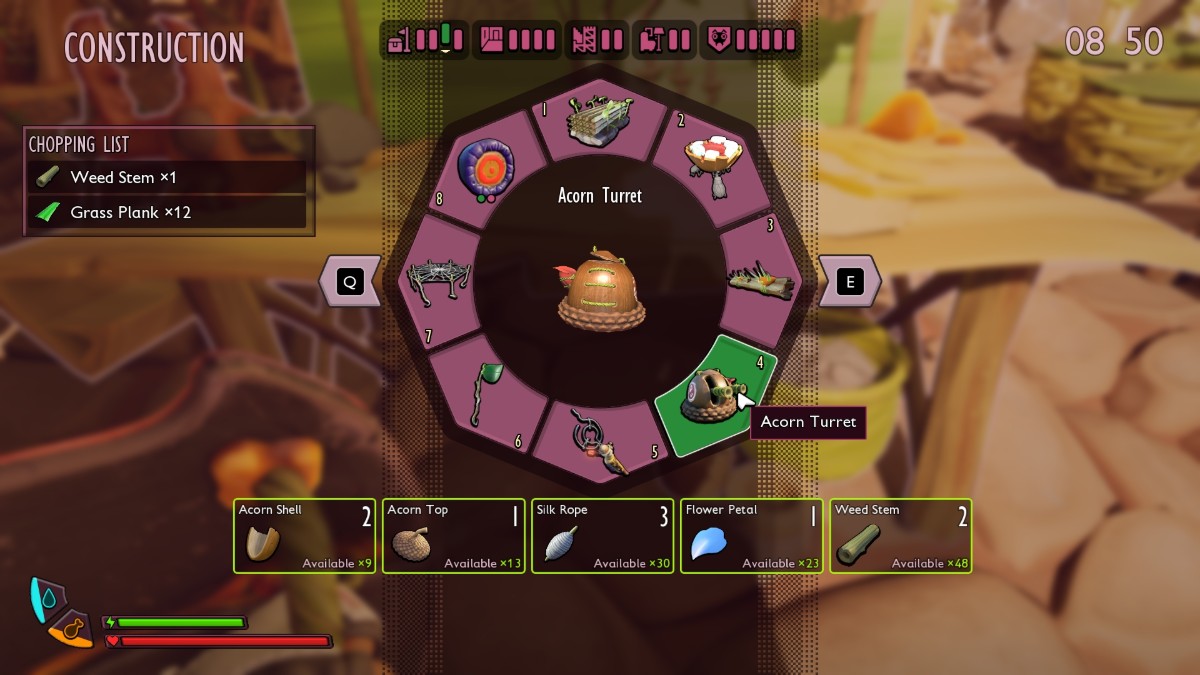Switch to the scaffold and tower category tab
The height and width of the screenshot is (675, 1200).
point(598,40)
